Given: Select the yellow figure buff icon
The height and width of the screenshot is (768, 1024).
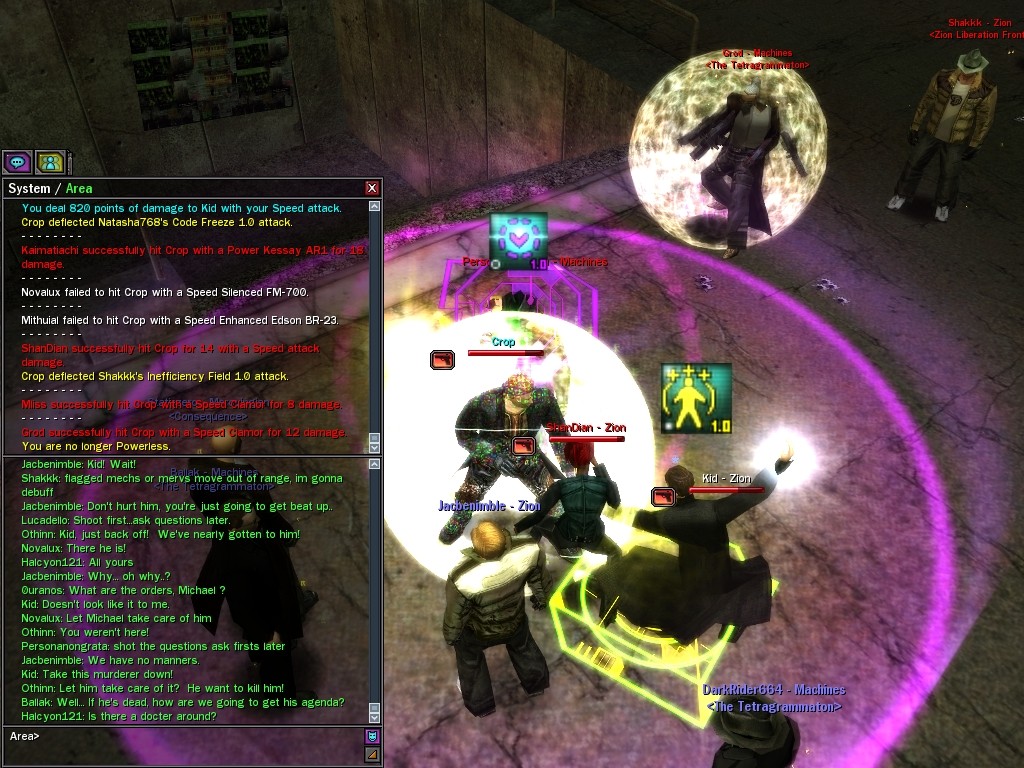Looking at the screenshot, I should coord(696,398).
